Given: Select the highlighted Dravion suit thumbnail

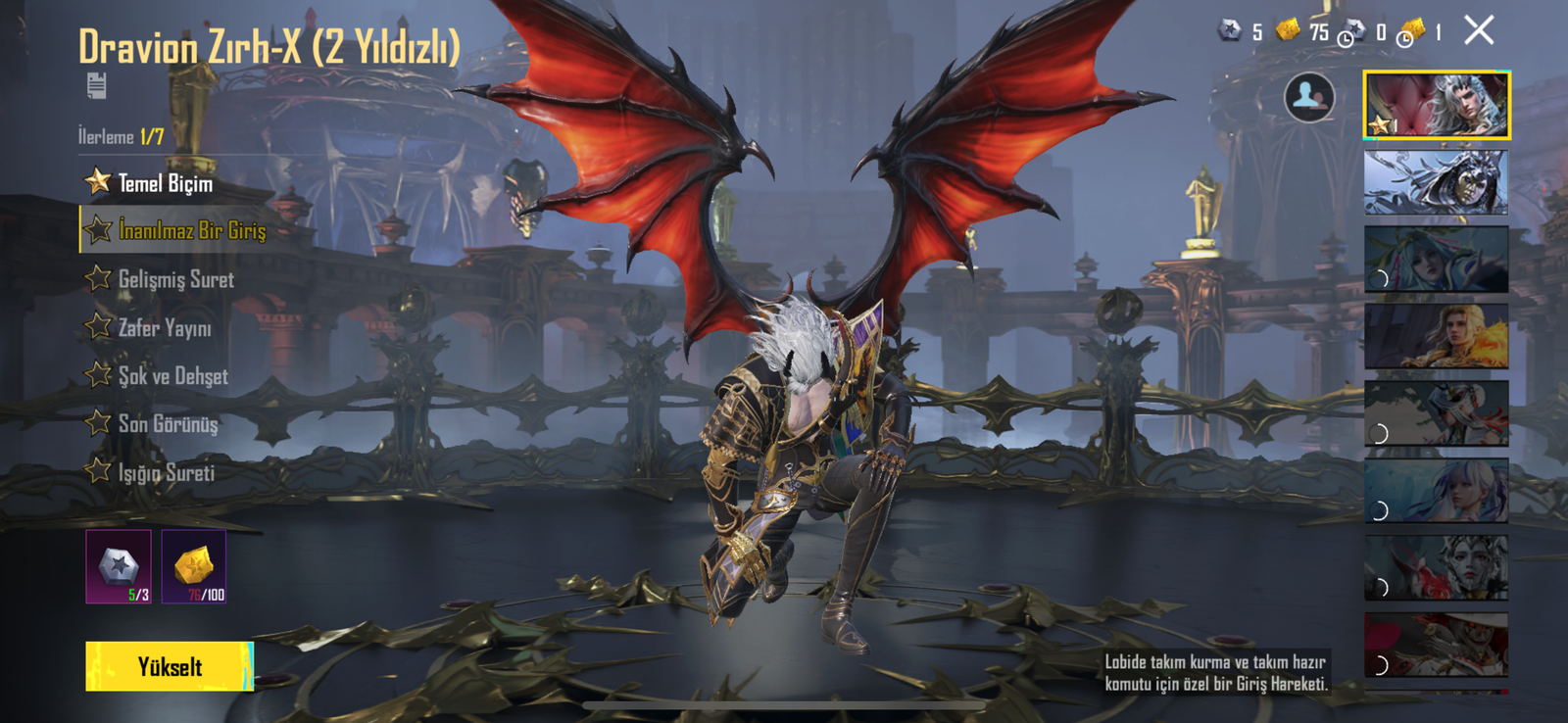Looking at the screenshot, I should click(1437, 105).
